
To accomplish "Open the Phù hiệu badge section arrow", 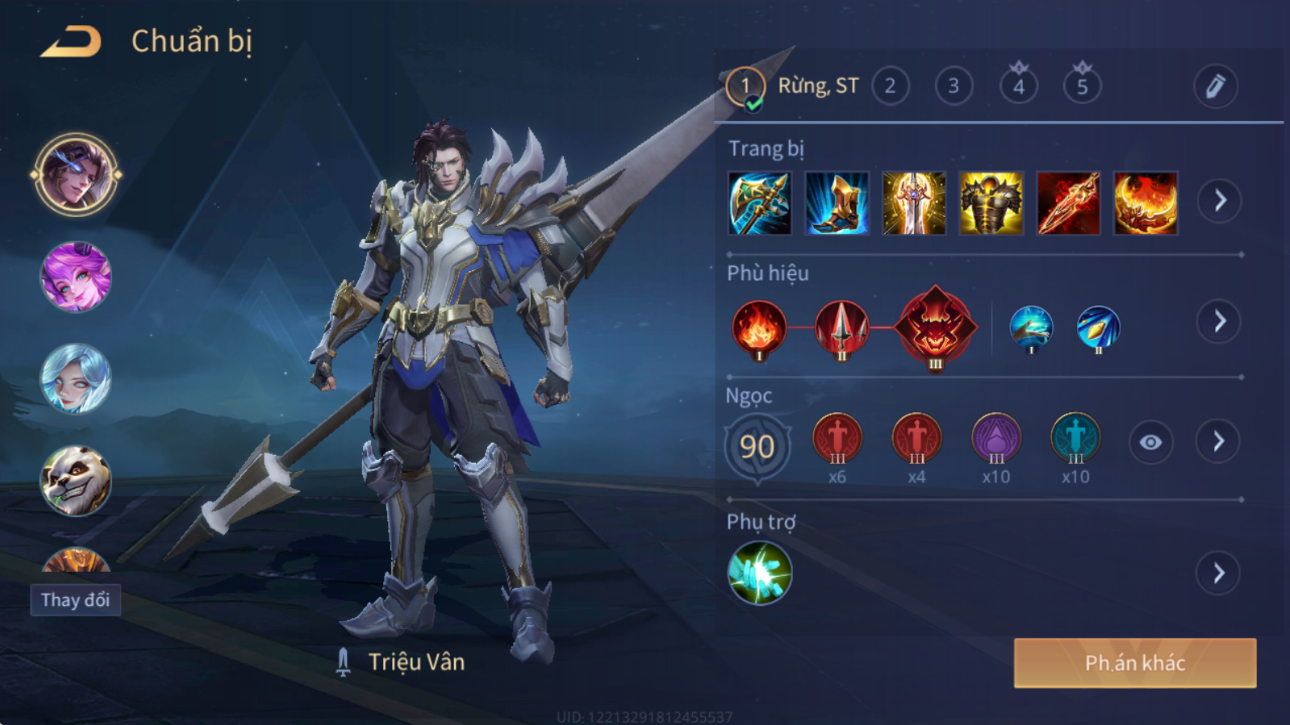I will click(x=1219, y=321).
